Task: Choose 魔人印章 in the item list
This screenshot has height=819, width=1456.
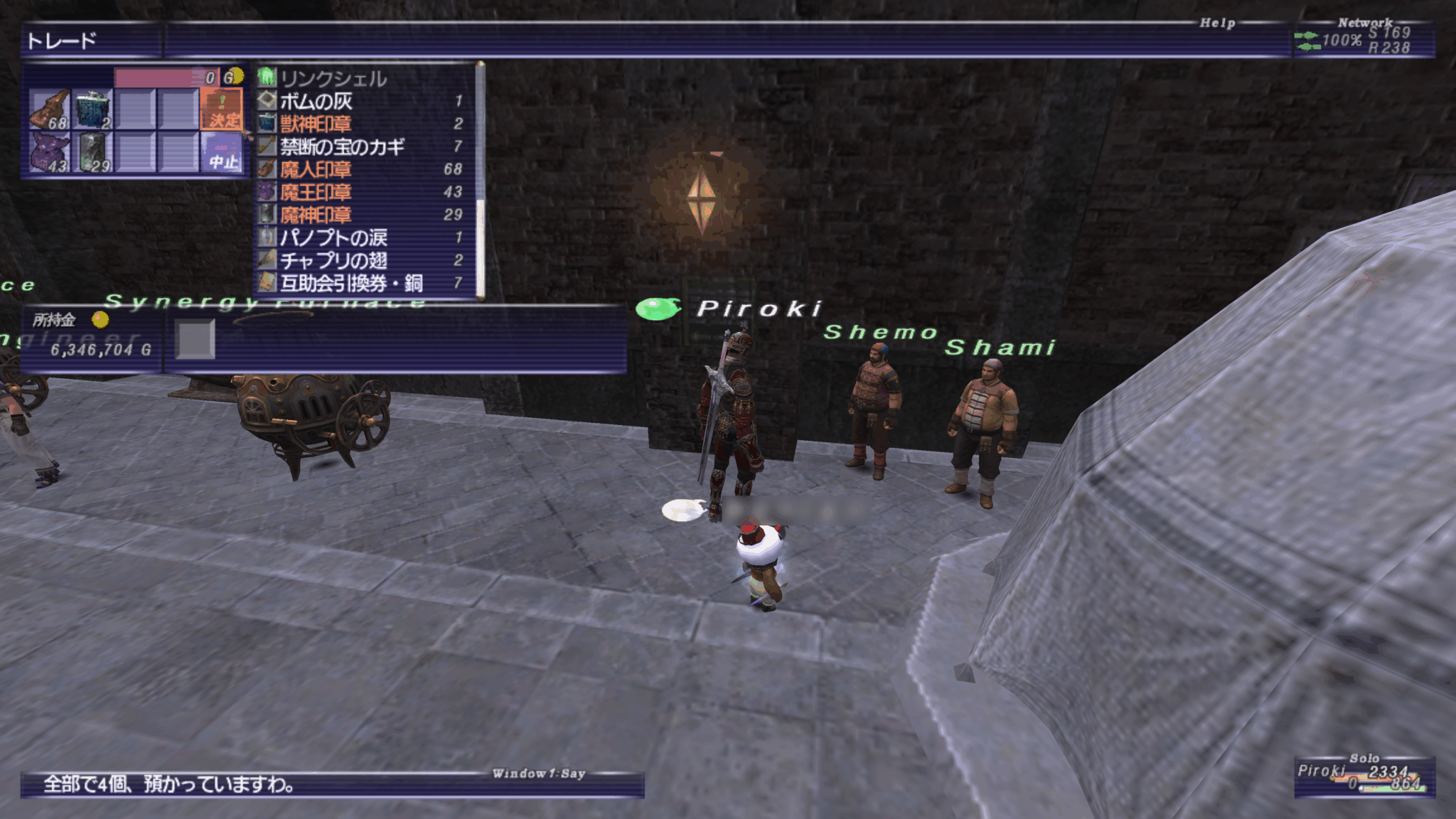Action: coord(316,169)
